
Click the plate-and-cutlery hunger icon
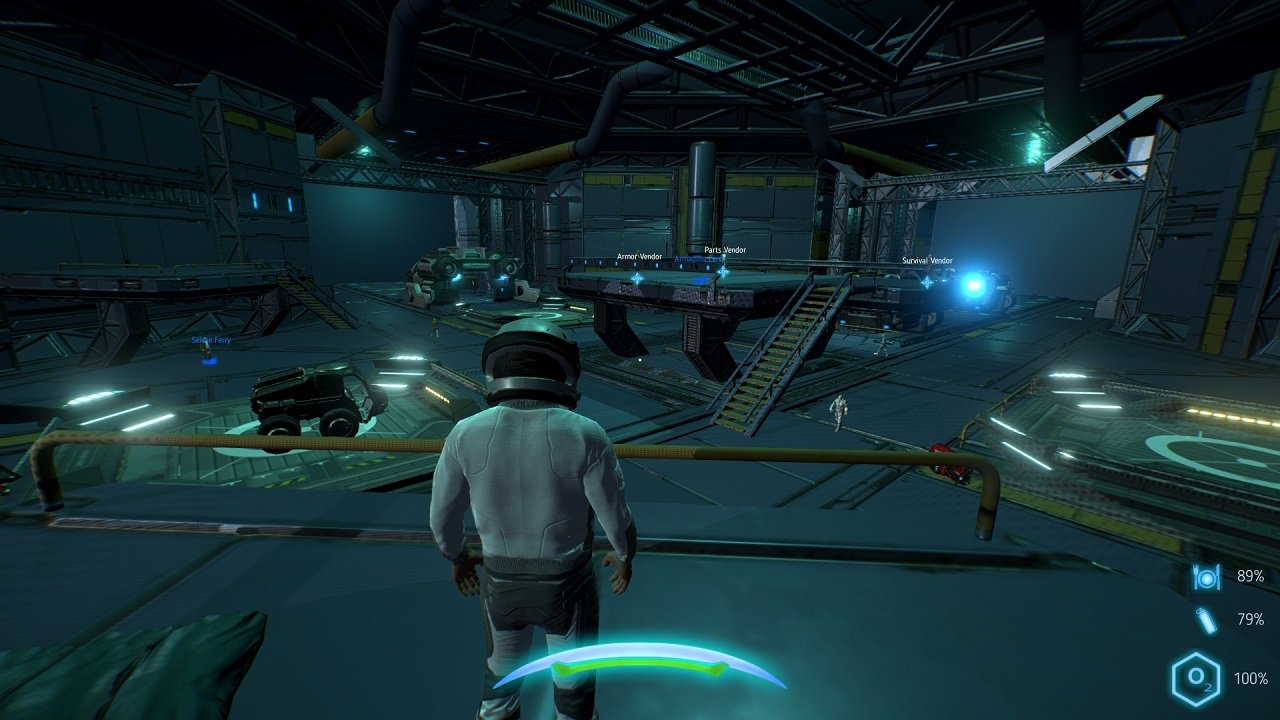pos(1206,577)
